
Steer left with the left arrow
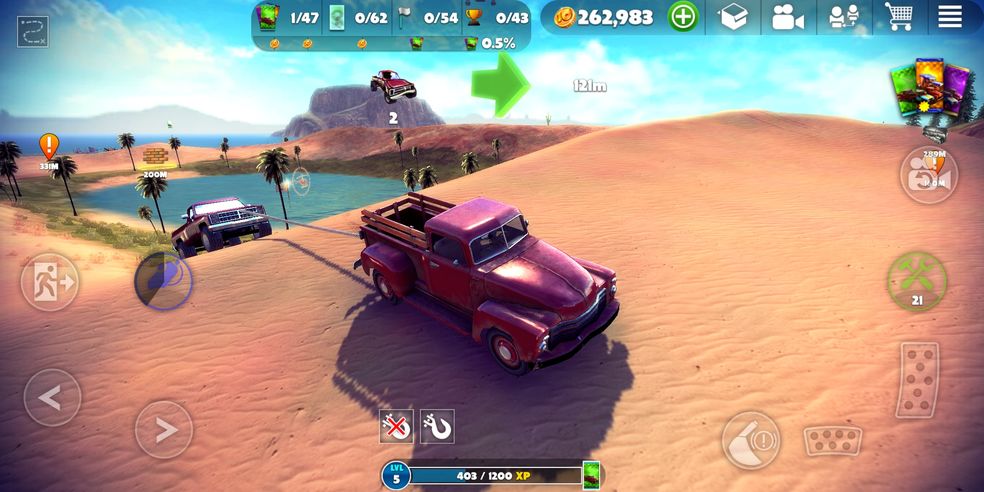pos(52,398)
